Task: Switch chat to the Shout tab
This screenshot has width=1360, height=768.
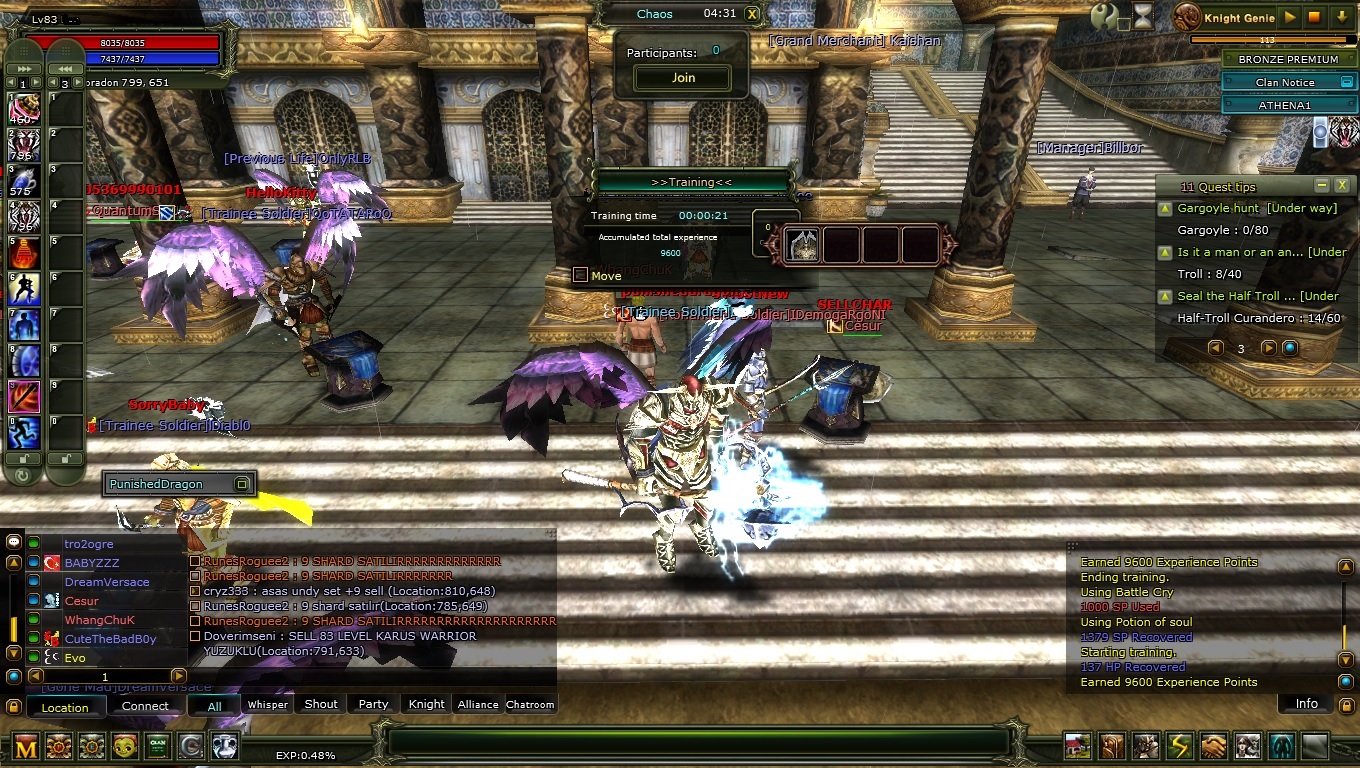Action: 321,705
